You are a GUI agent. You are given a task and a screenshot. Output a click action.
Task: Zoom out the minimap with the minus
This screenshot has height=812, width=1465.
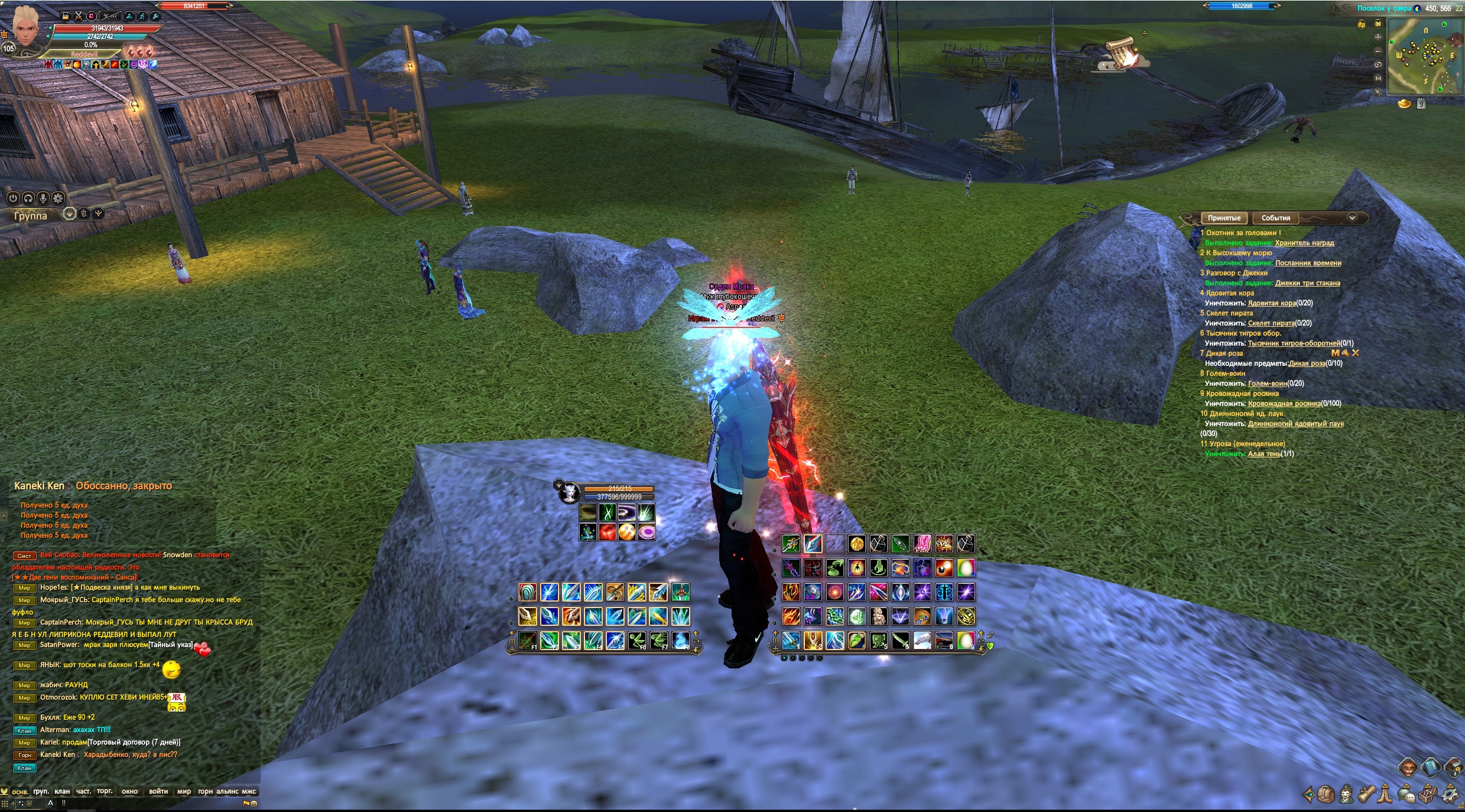[1378, 51]
